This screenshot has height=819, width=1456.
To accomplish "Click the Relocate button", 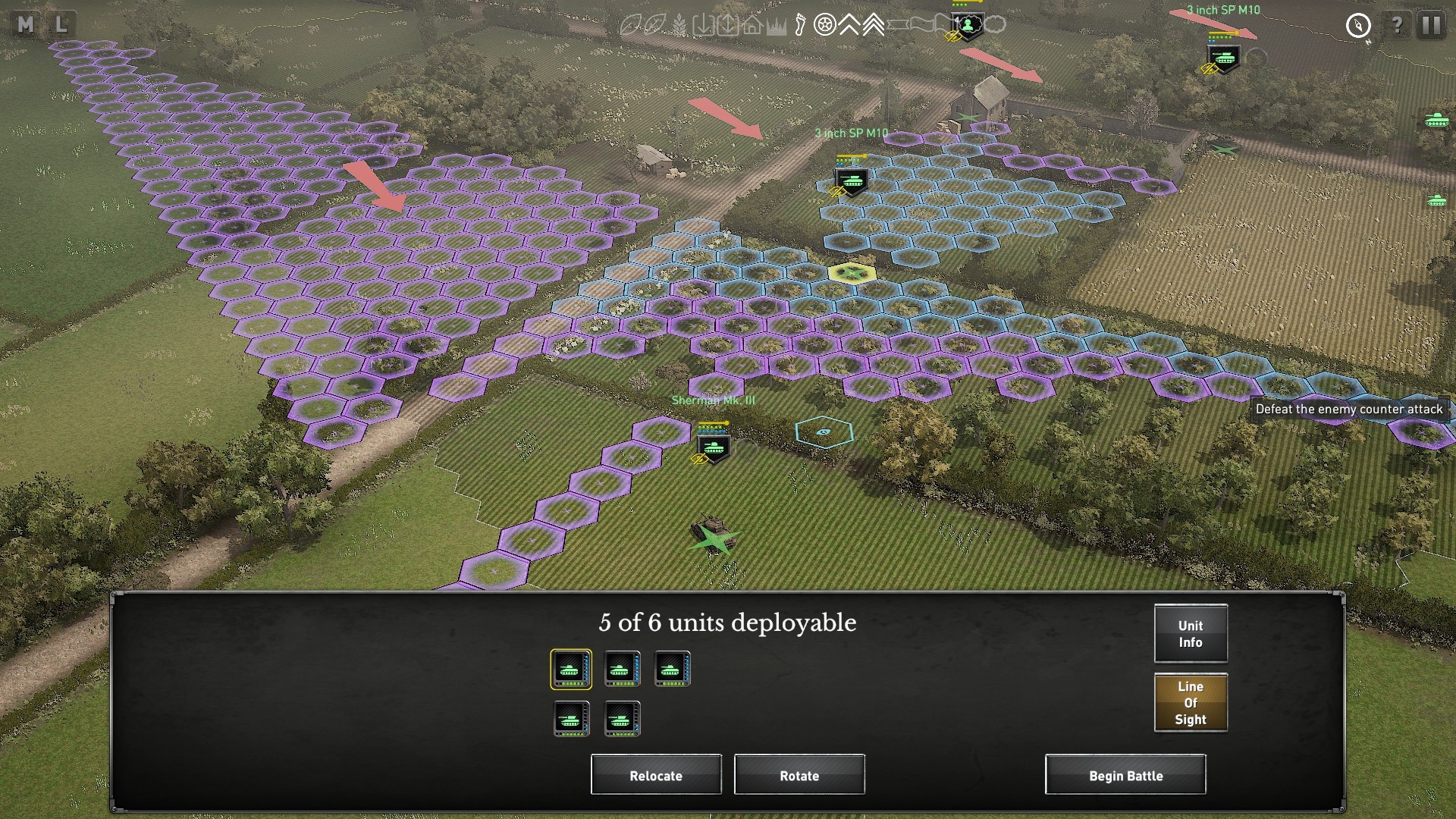I will tap(656, 775).
